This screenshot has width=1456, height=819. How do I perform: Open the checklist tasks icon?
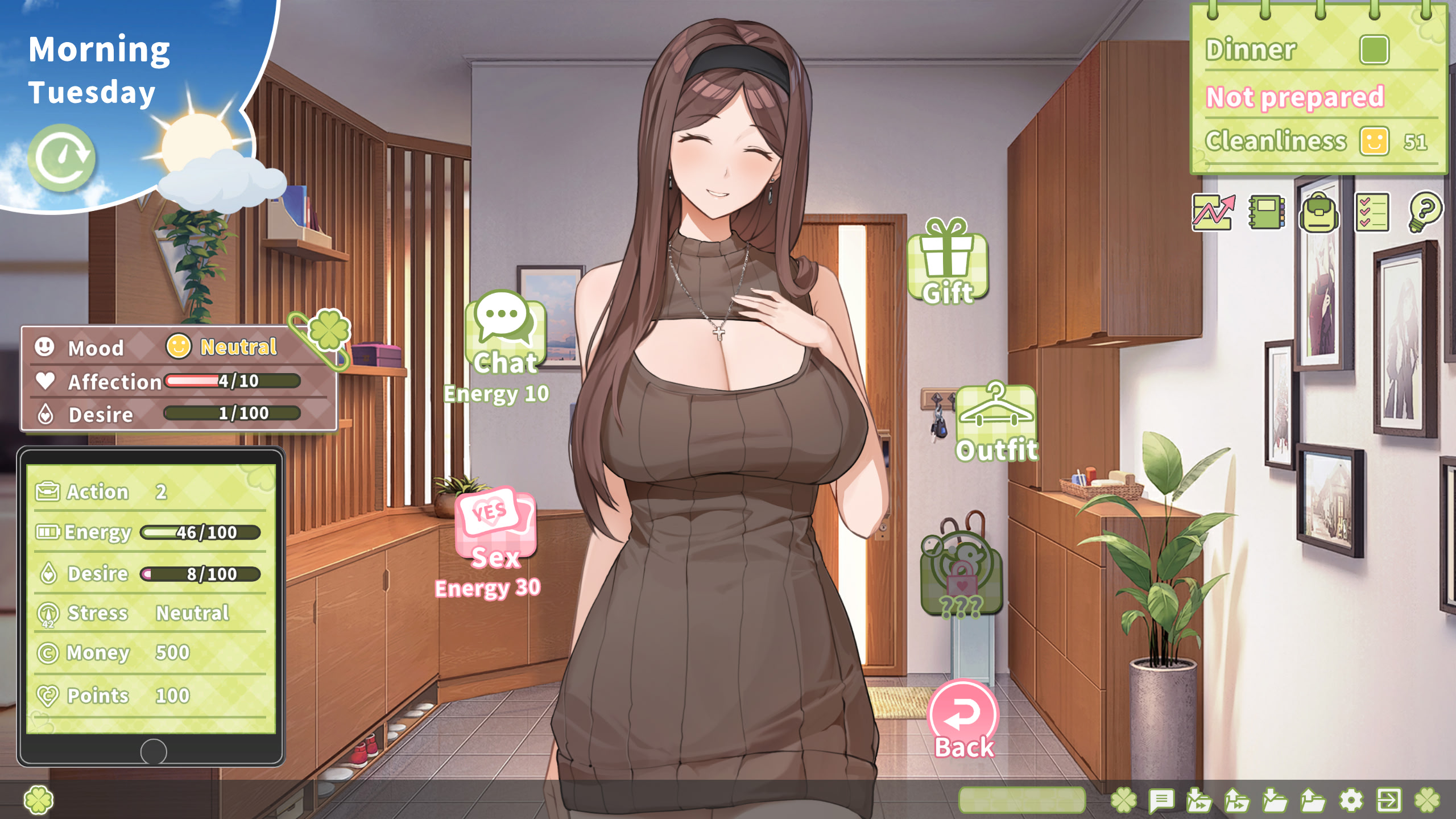tap(1372, 215)
